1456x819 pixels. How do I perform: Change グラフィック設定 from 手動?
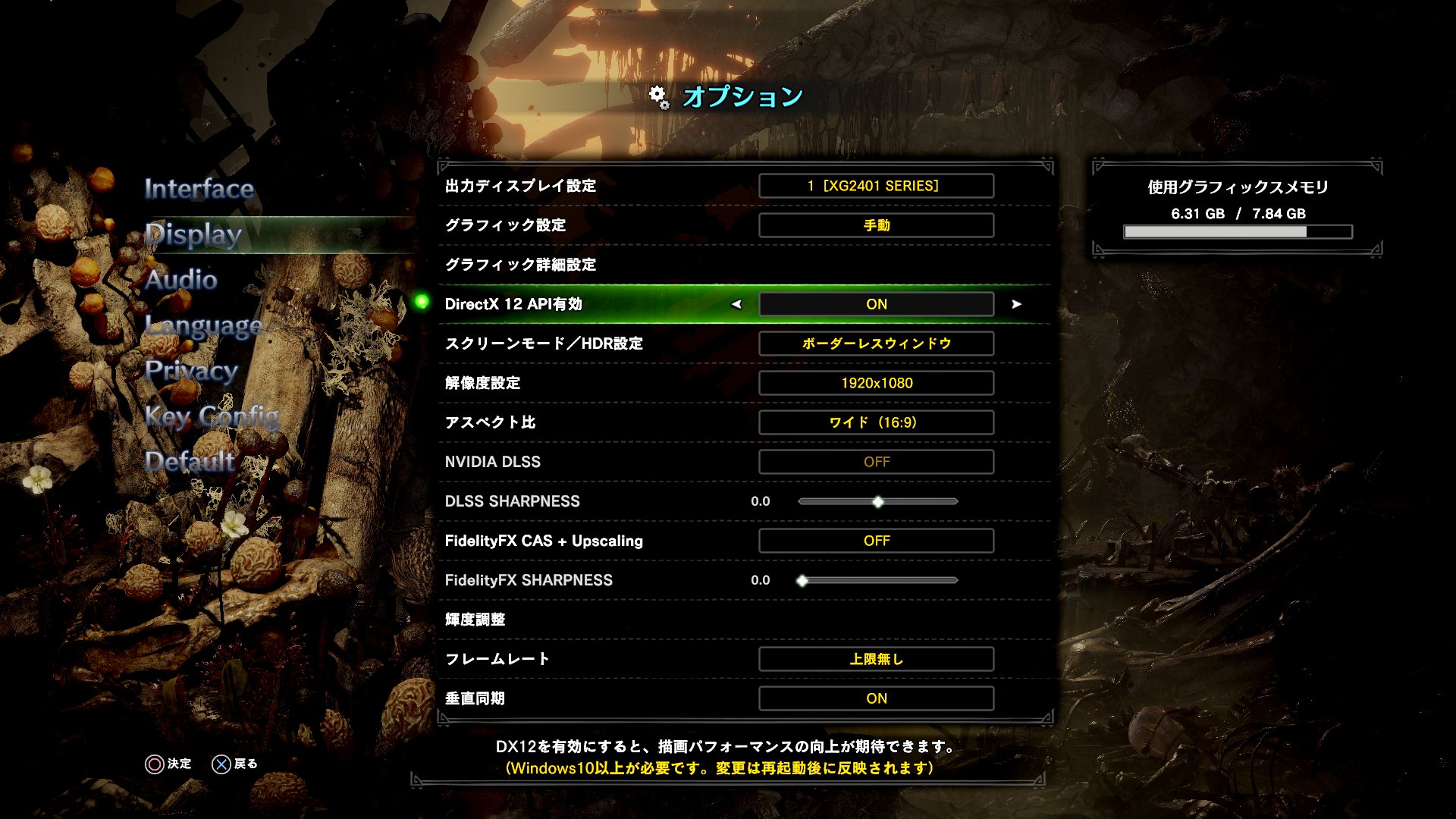[876, 224]
